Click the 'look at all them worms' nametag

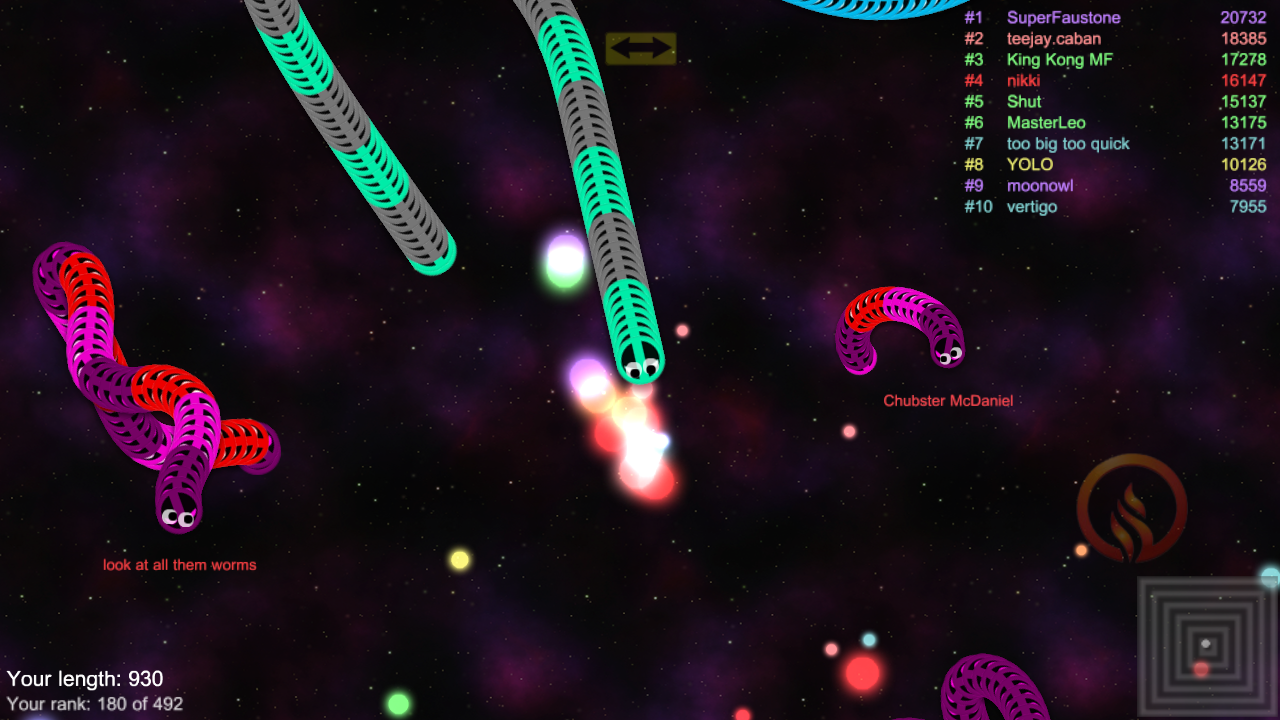pos(181,564)
